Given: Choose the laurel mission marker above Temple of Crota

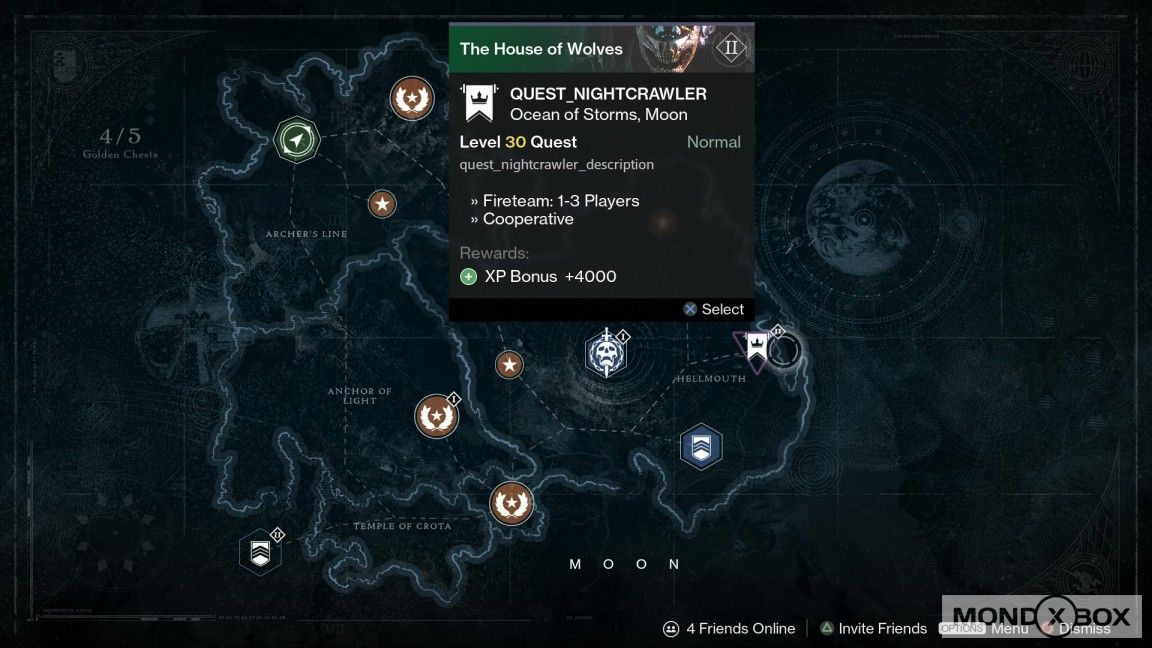Looking at the screenshot, I should [511, 503].
